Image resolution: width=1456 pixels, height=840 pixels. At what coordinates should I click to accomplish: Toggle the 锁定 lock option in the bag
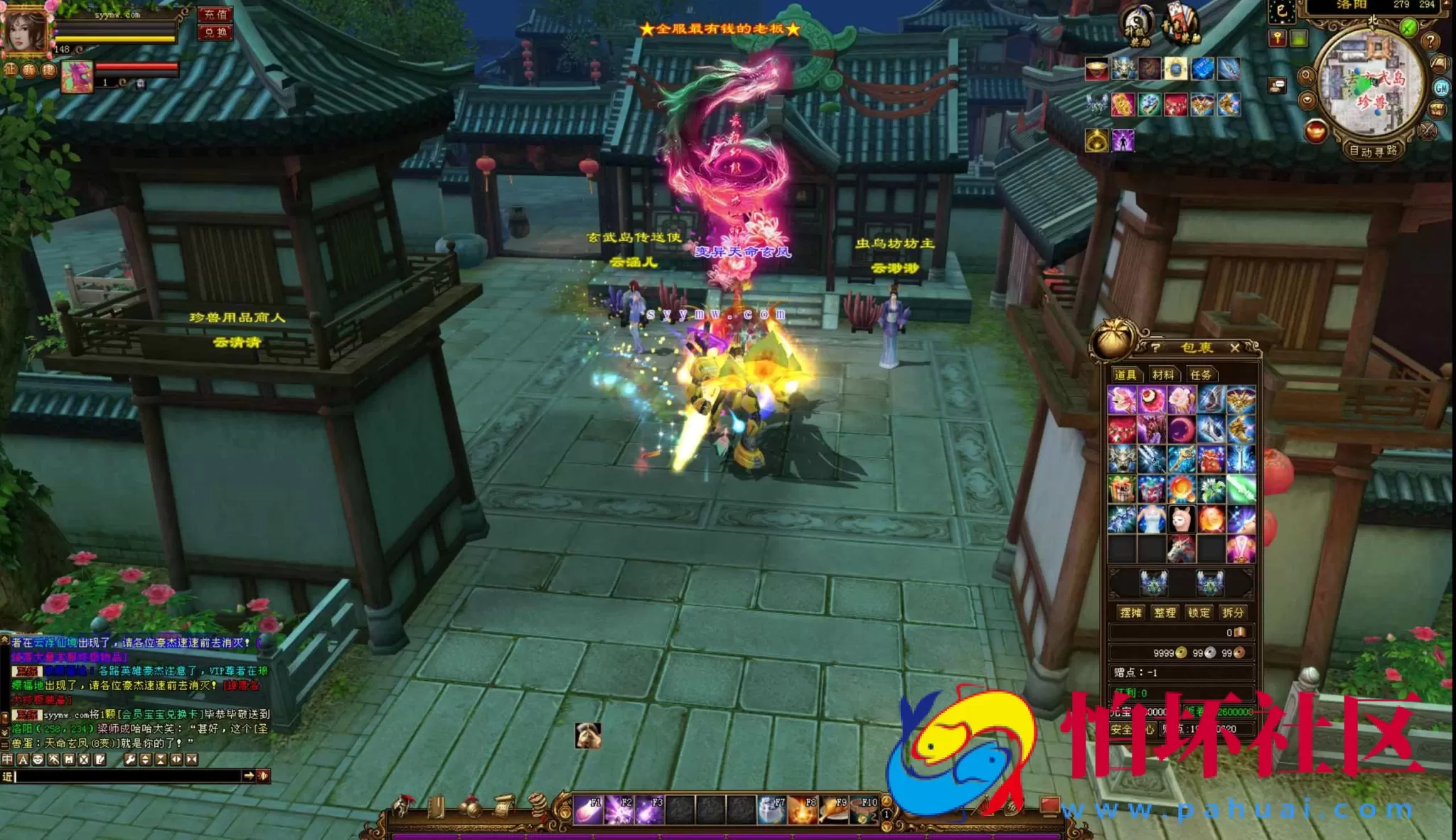[x=1199, y=612]
